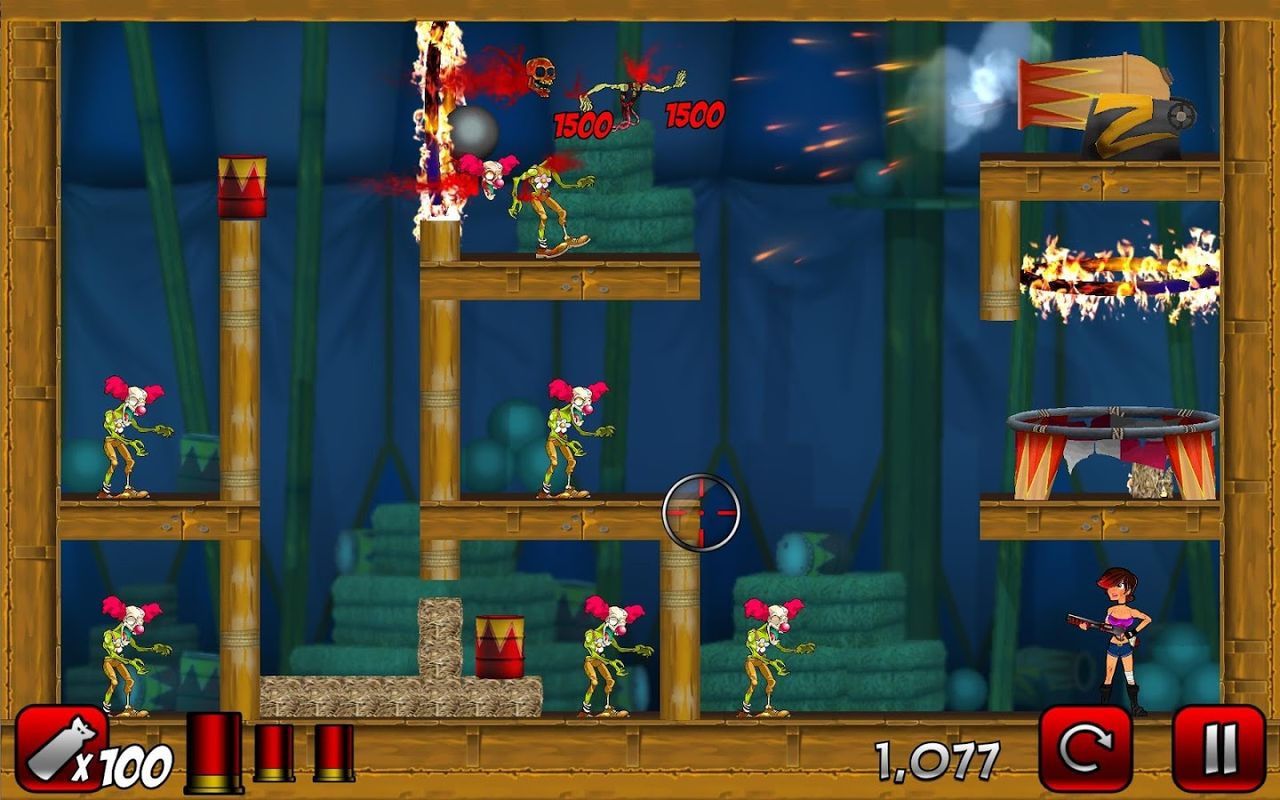Image resolution: width=1280 pixels, height=800 pixels.
Task: Click the red barrel on the tall wooden pole
Action: coord(243,185)
